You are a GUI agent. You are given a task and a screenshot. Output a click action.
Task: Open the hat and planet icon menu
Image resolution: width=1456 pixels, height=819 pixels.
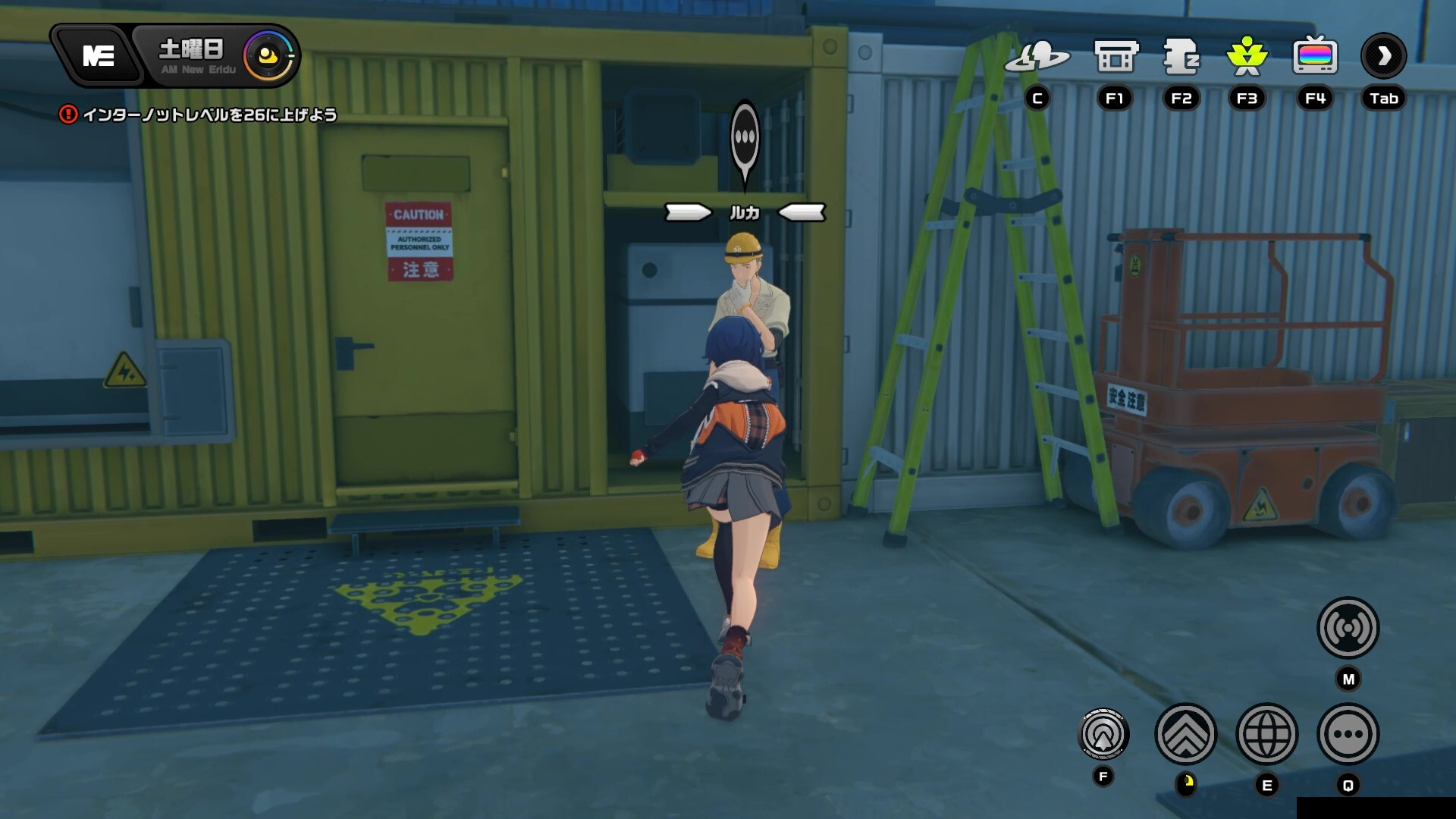pyautogui.click(x=1037, y=57)
